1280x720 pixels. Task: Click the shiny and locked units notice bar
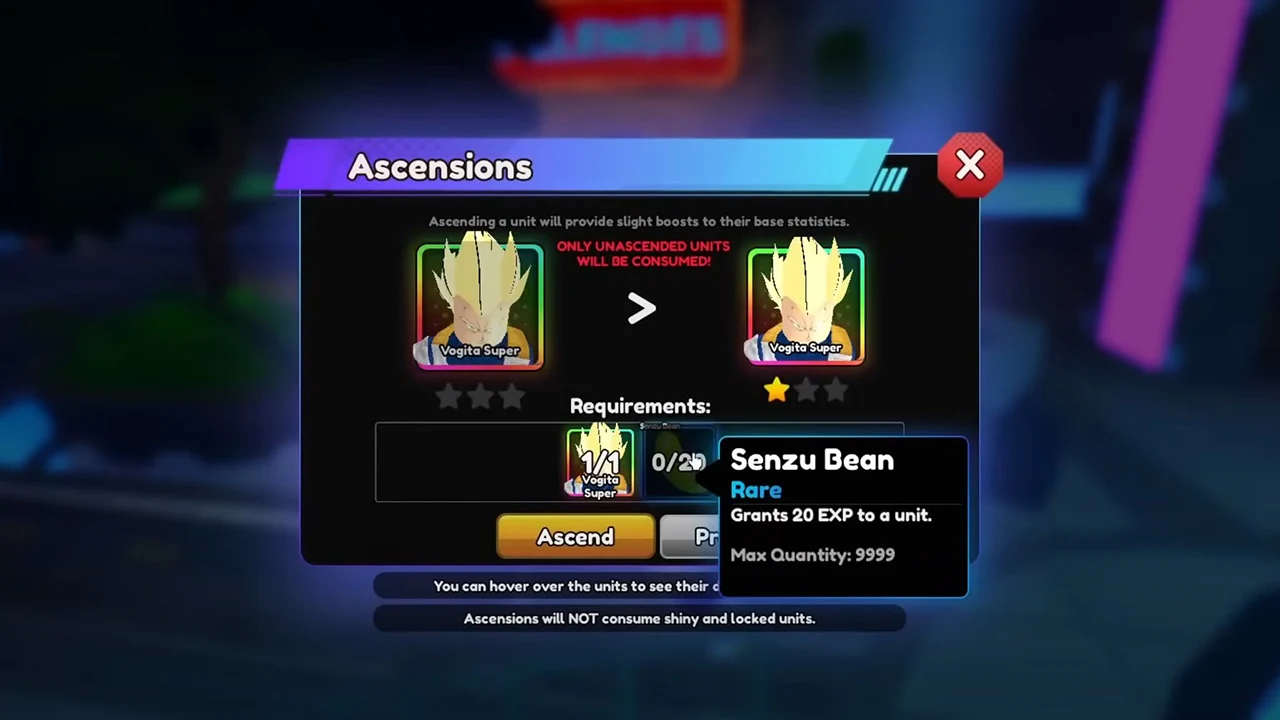tap(640, 618)
